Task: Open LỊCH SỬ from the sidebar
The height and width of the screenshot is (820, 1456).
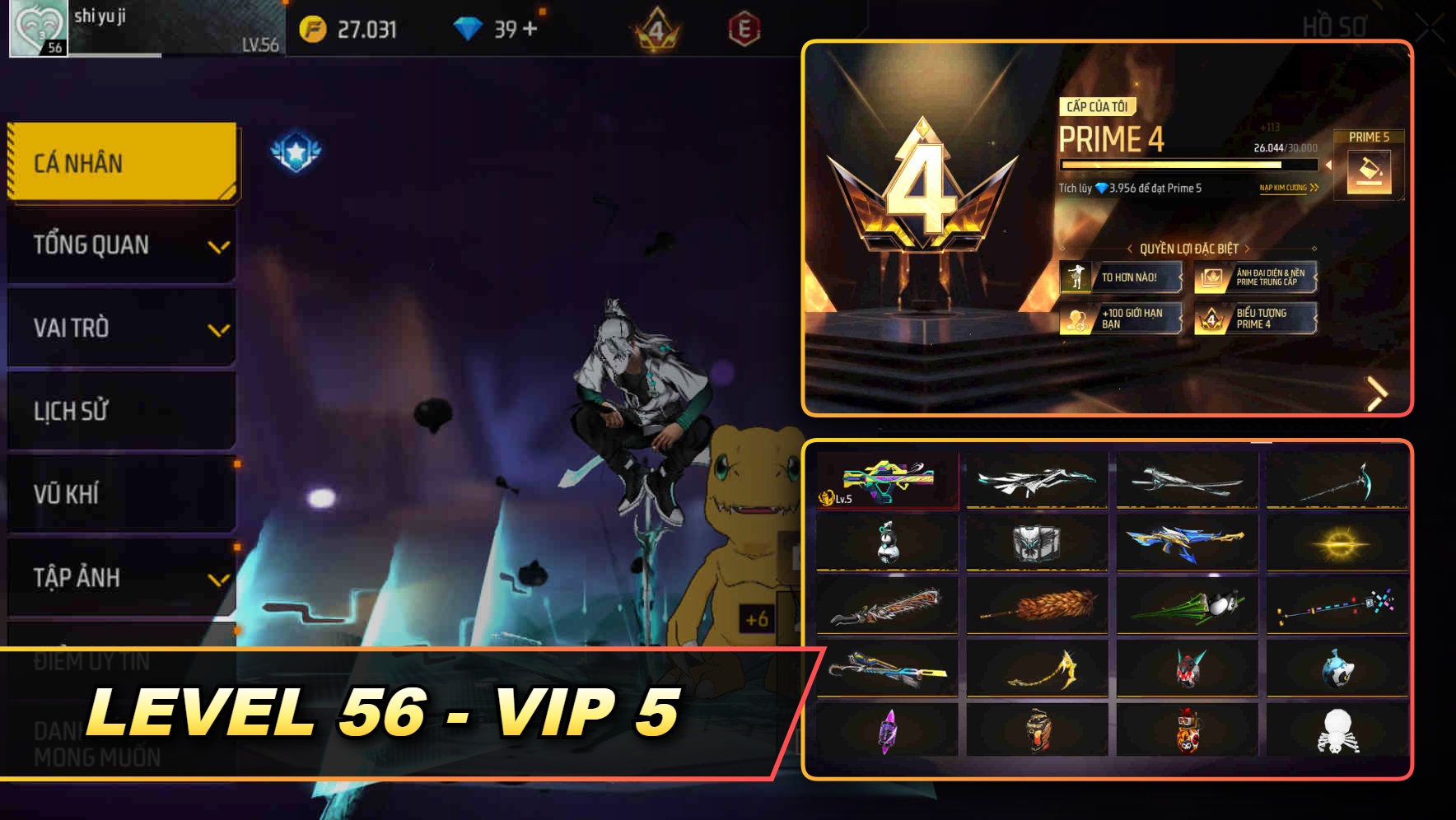Action: point(120,411)
